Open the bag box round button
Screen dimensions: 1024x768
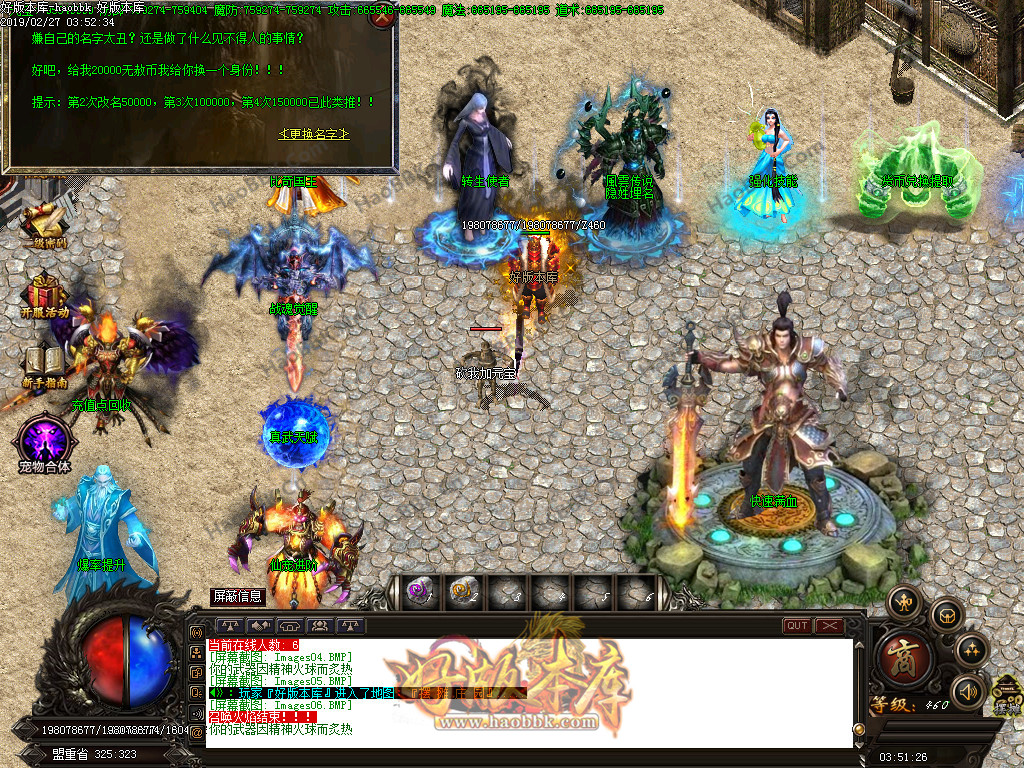pyautogui.click(x=946, y=616)
